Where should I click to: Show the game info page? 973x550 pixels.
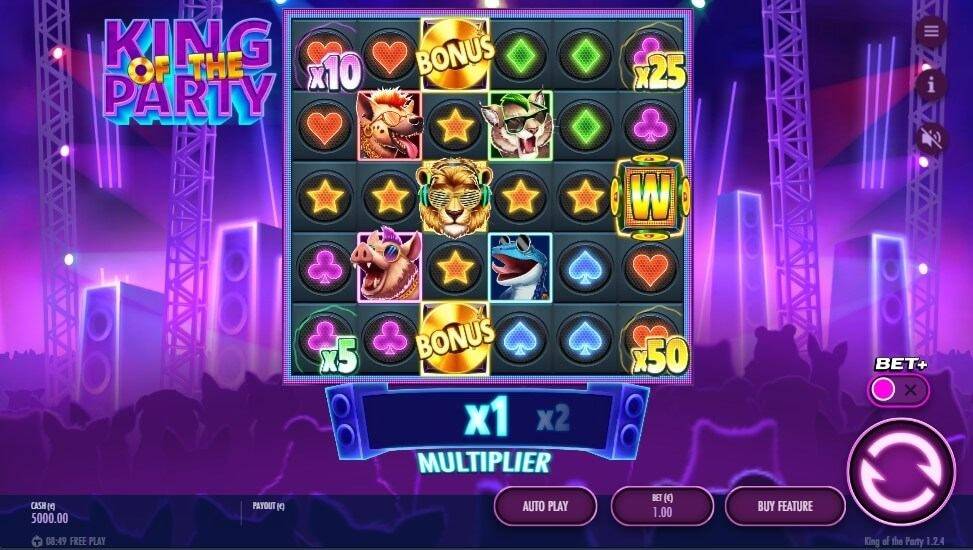931,85
